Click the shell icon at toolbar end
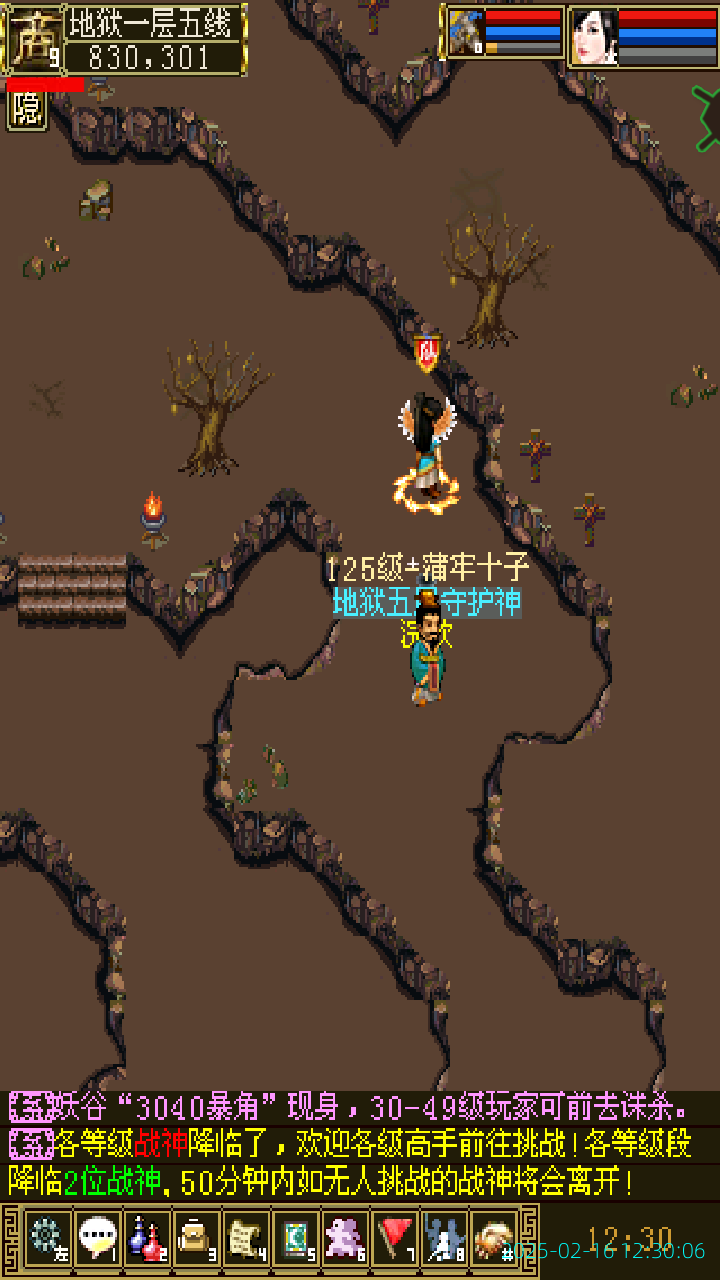Screen dimensions: 720x1280 click(x=494, y=1238)
